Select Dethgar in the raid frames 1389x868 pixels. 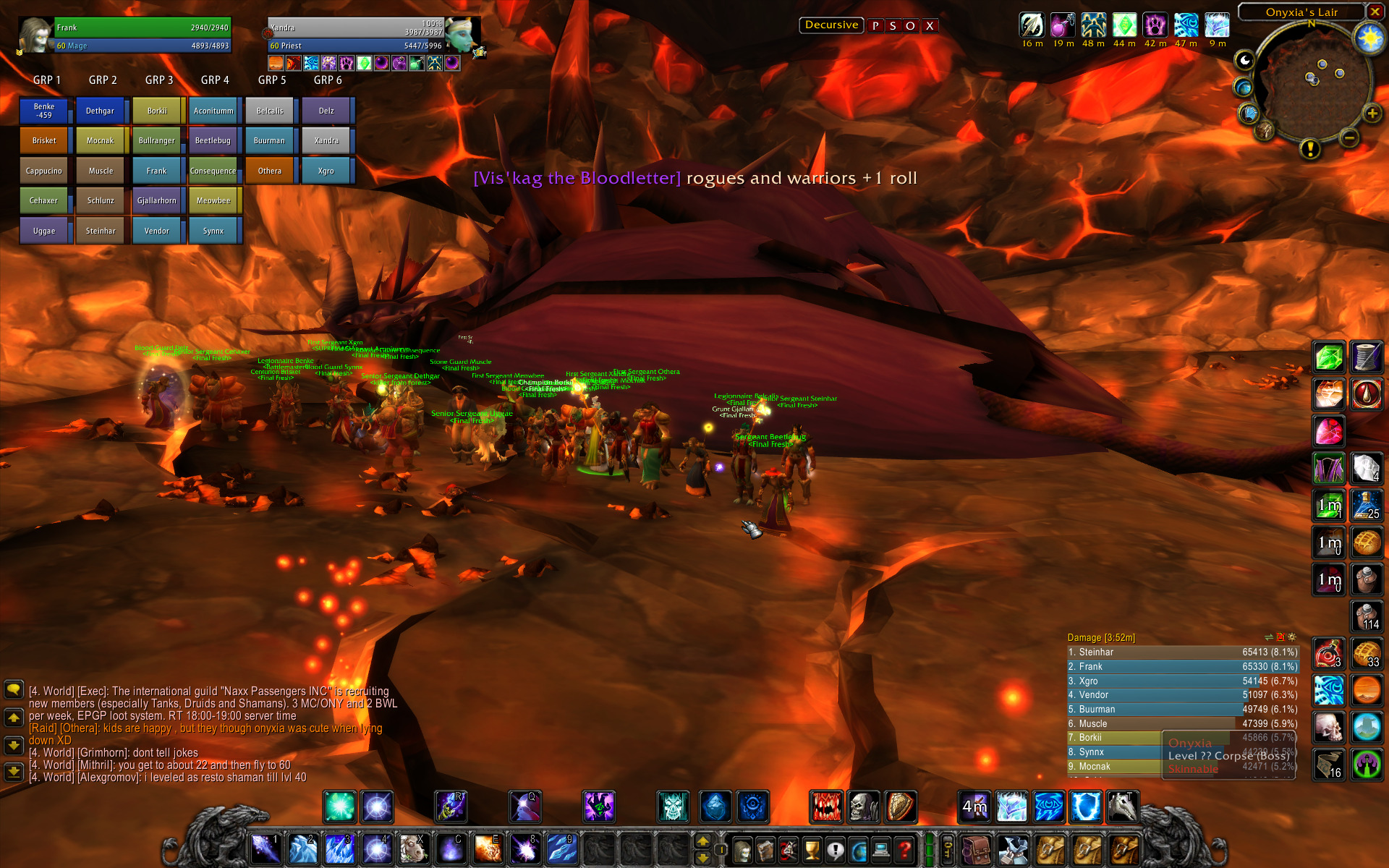coord(101,111)
